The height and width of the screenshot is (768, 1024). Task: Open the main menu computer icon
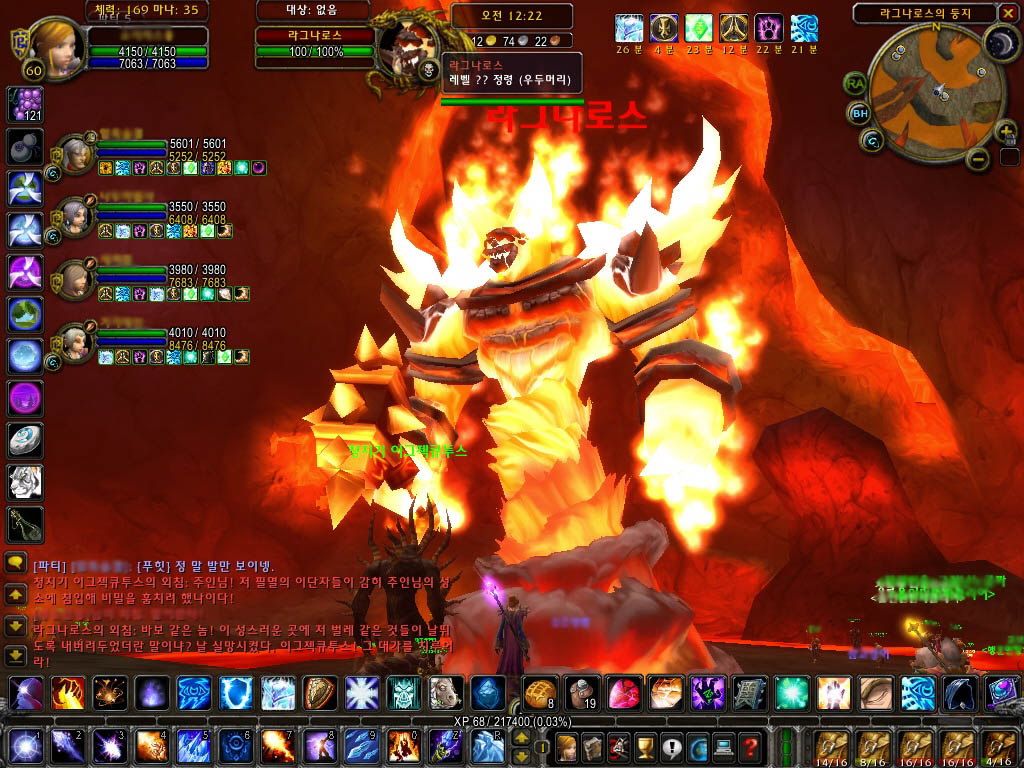point(723,746)
